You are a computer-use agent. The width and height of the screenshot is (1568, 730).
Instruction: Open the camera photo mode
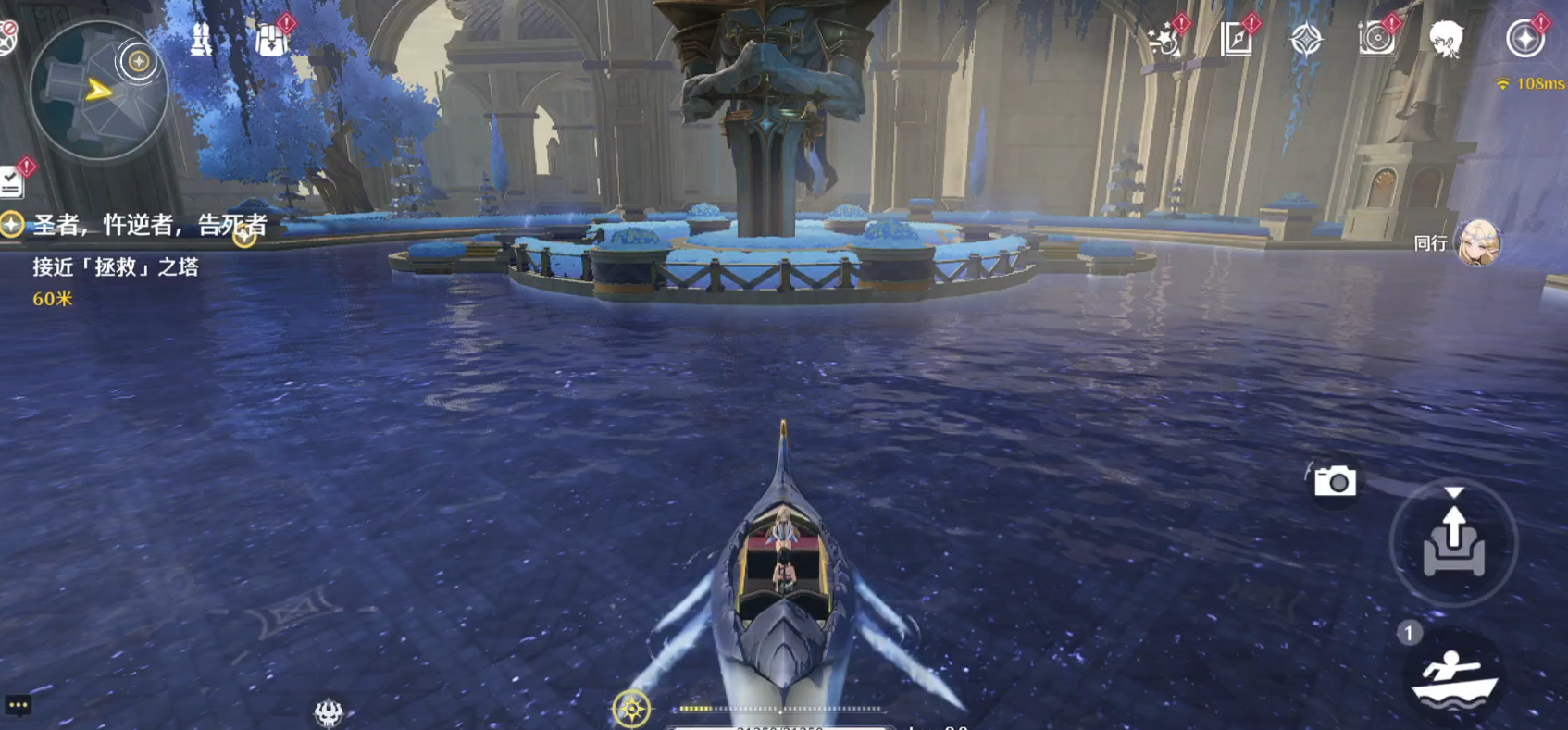tap(1335, 481)
